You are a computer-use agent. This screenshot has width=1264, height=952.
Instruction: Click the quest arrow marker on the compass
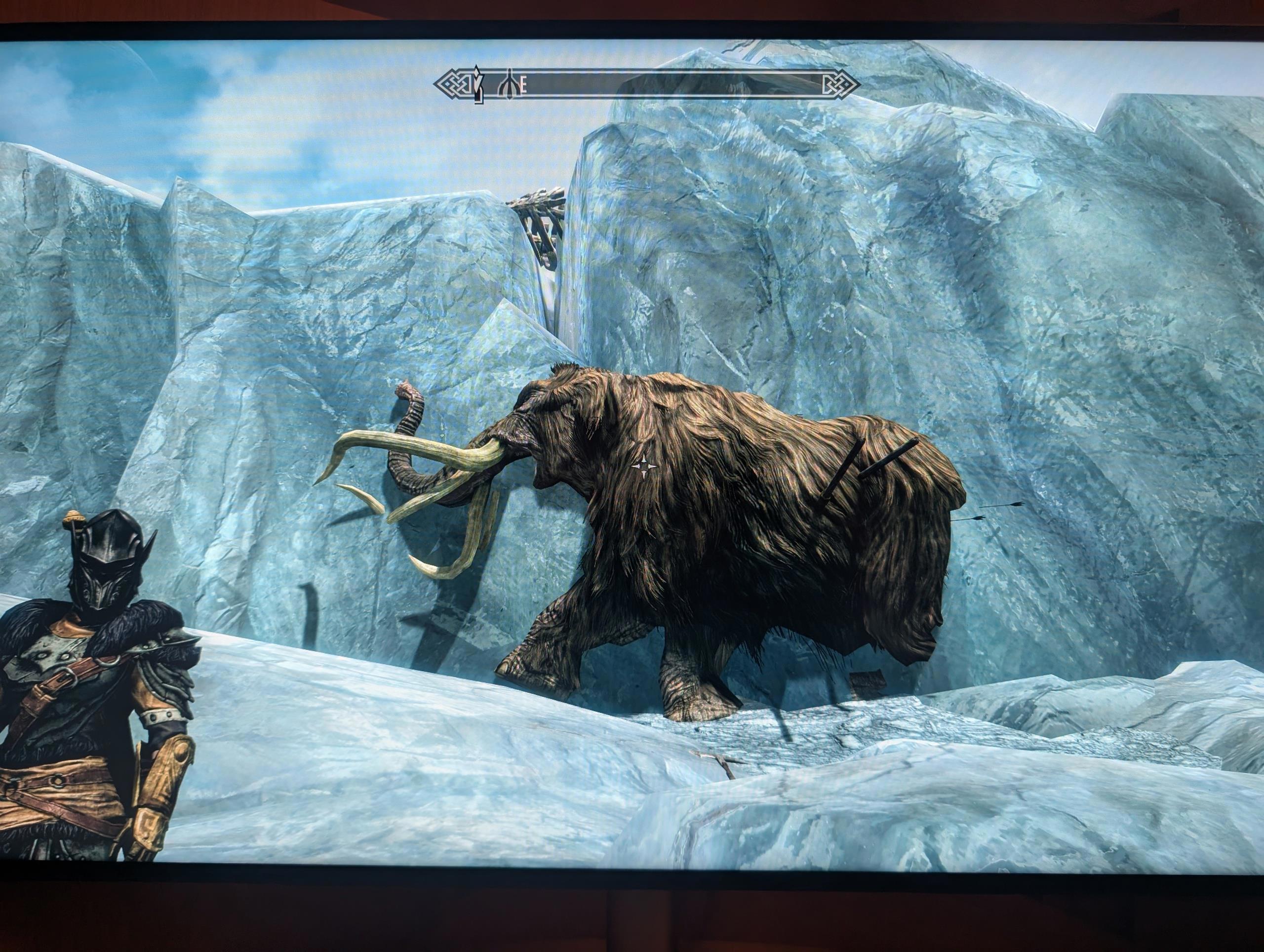(475, 85)
